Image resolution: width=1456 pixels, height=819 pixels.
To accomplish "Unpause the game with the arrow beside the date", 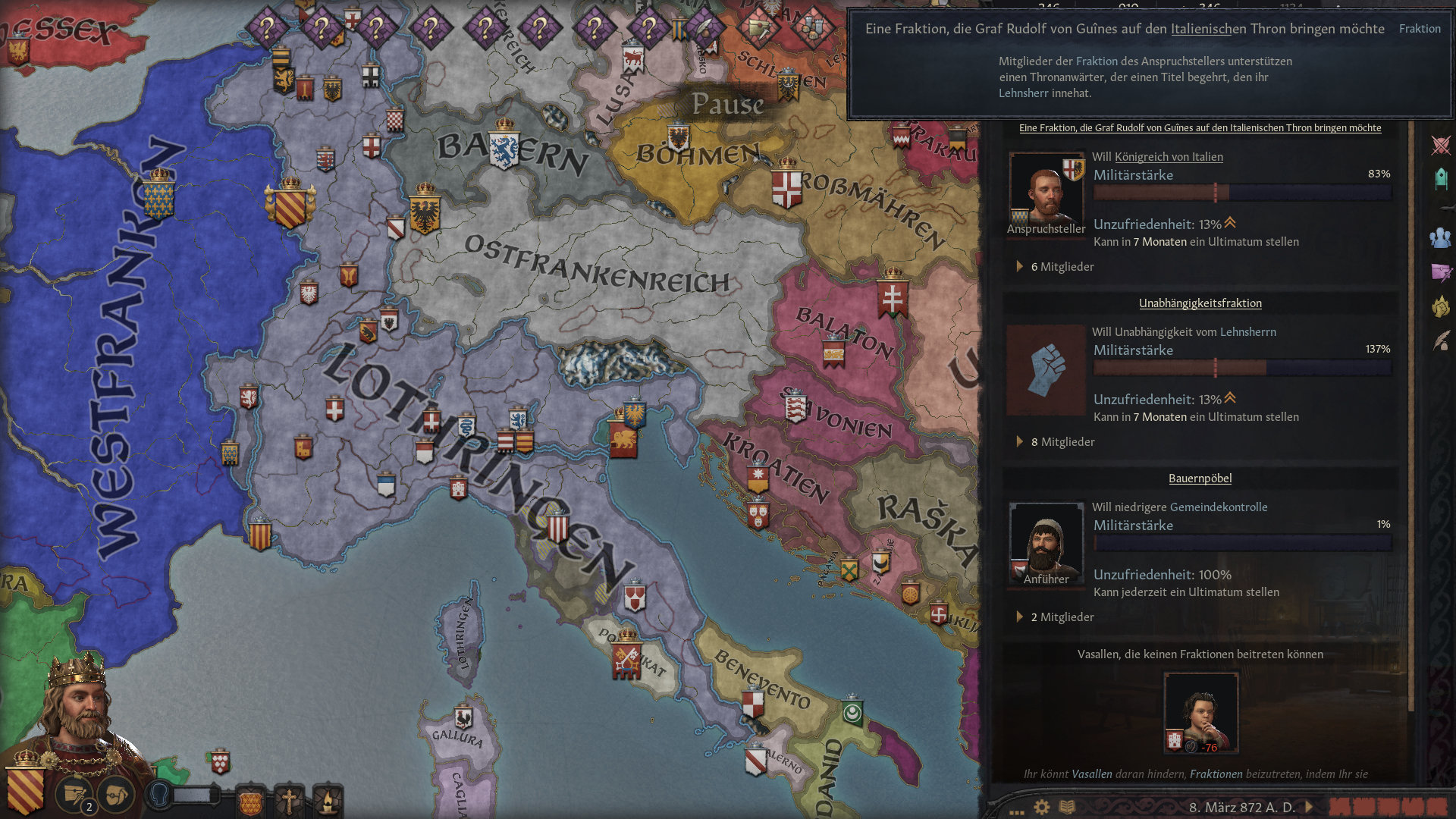I will pos(1308,808).
